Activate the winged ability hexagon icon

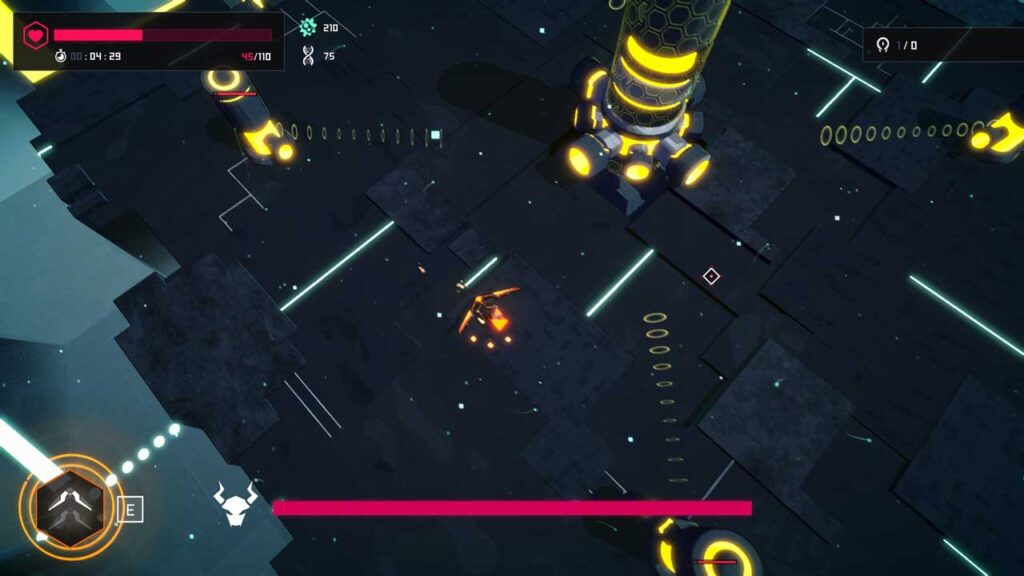(x=69, y=507)
